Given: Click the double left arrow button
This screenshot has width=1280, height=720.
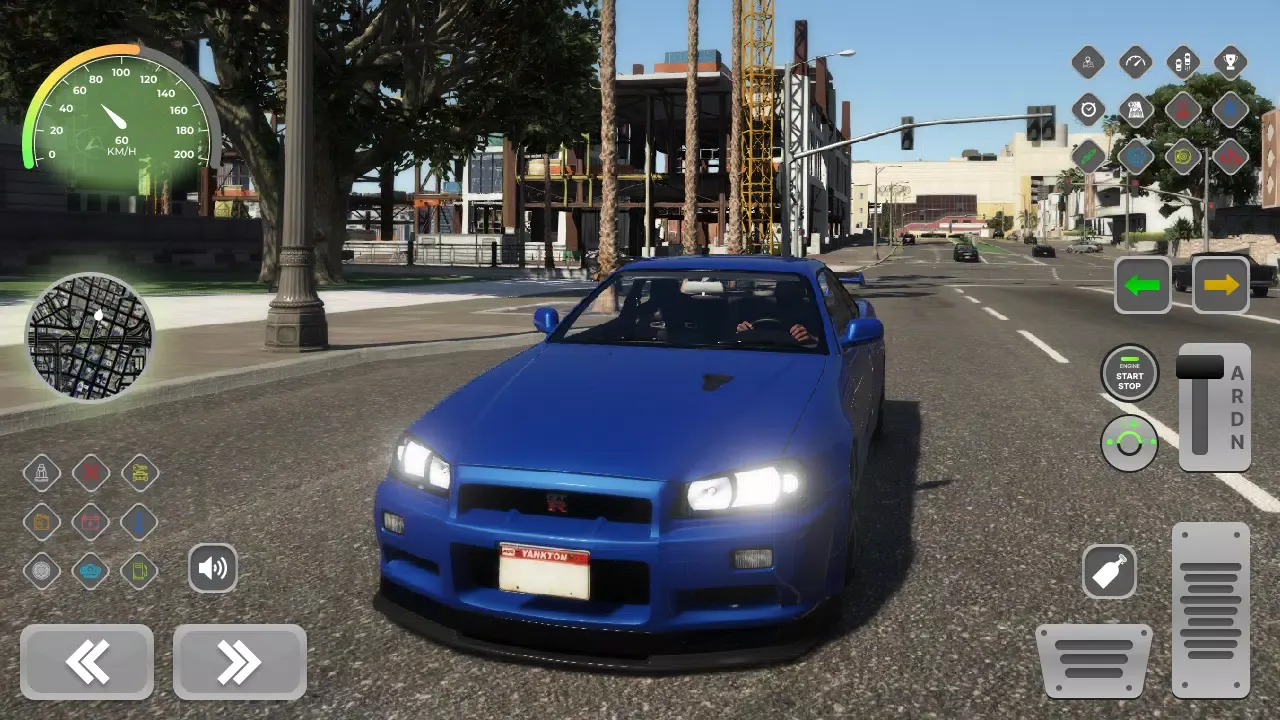Looking at the screenshot, I should click(87, 662).
